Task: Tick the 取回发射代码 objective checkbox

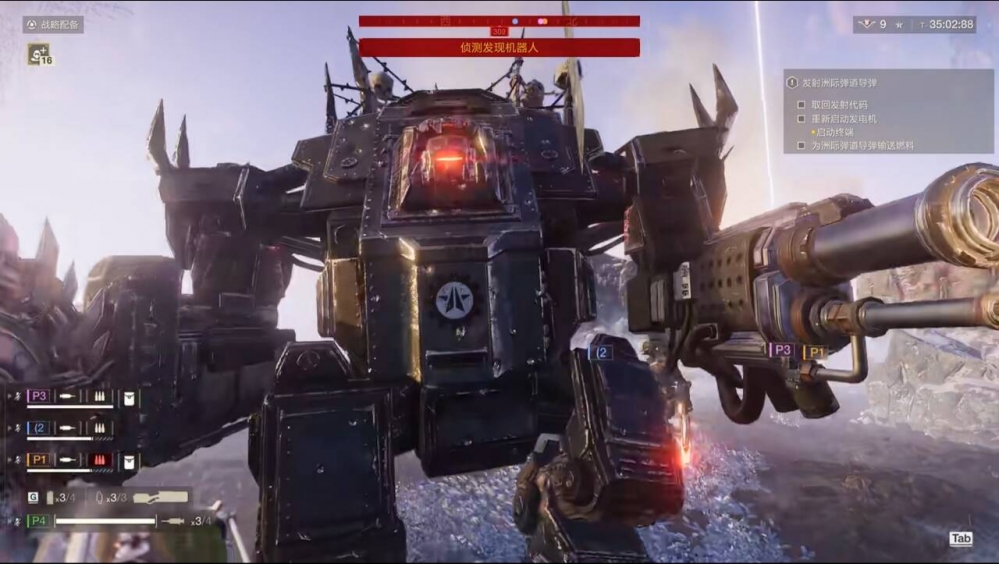Action: 801,104
